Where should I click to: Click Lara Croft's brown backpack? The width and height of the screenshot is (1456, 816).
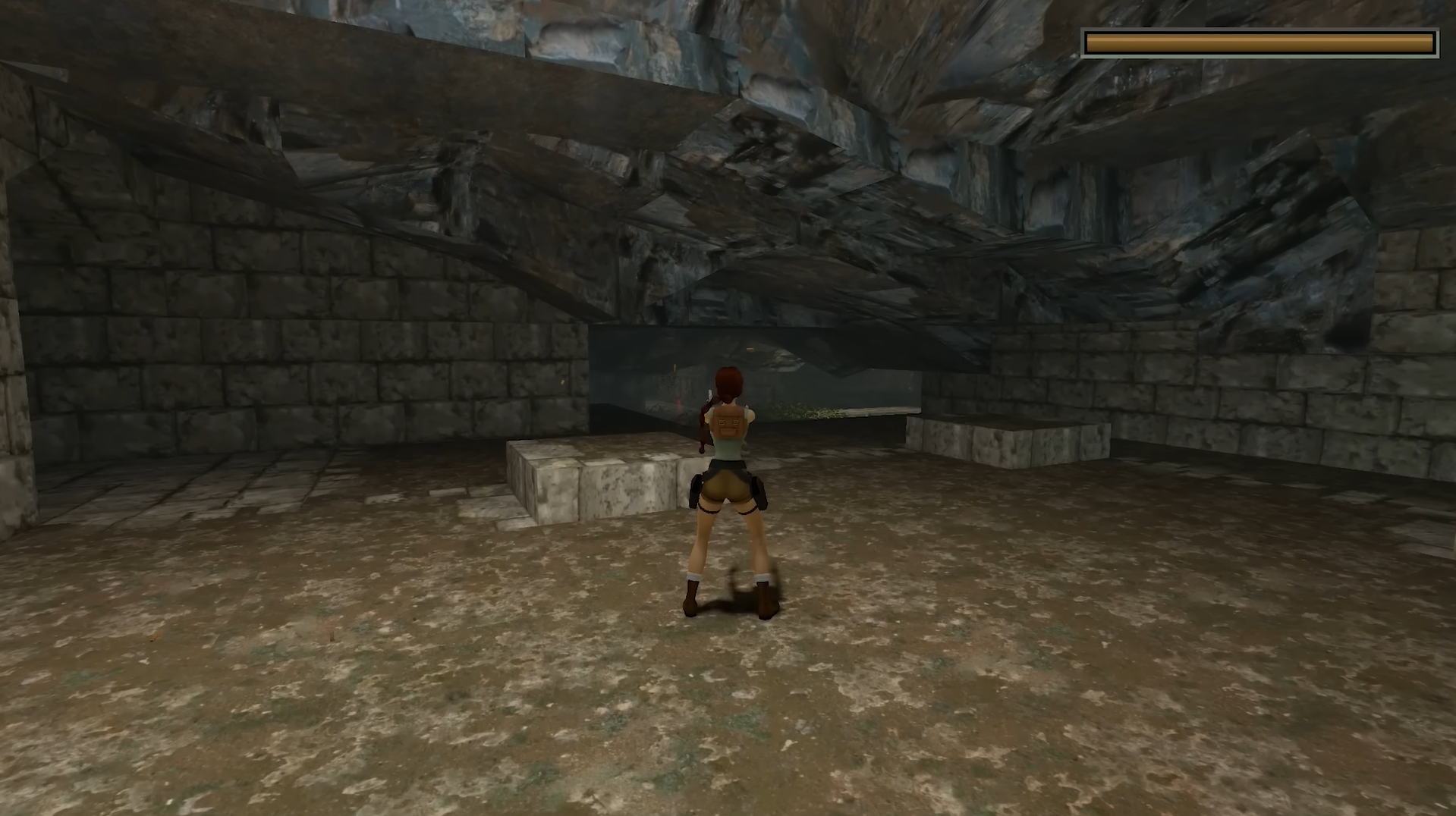(730, 423)
